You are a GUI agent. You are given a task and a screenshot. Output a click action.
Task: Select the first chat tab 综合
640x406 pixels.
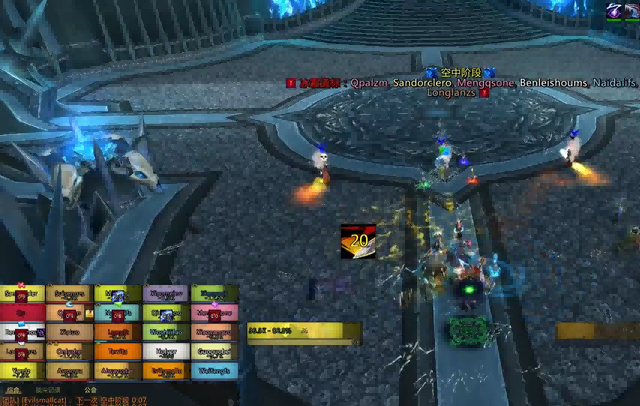pyautogui.click(x=13, y=390)
